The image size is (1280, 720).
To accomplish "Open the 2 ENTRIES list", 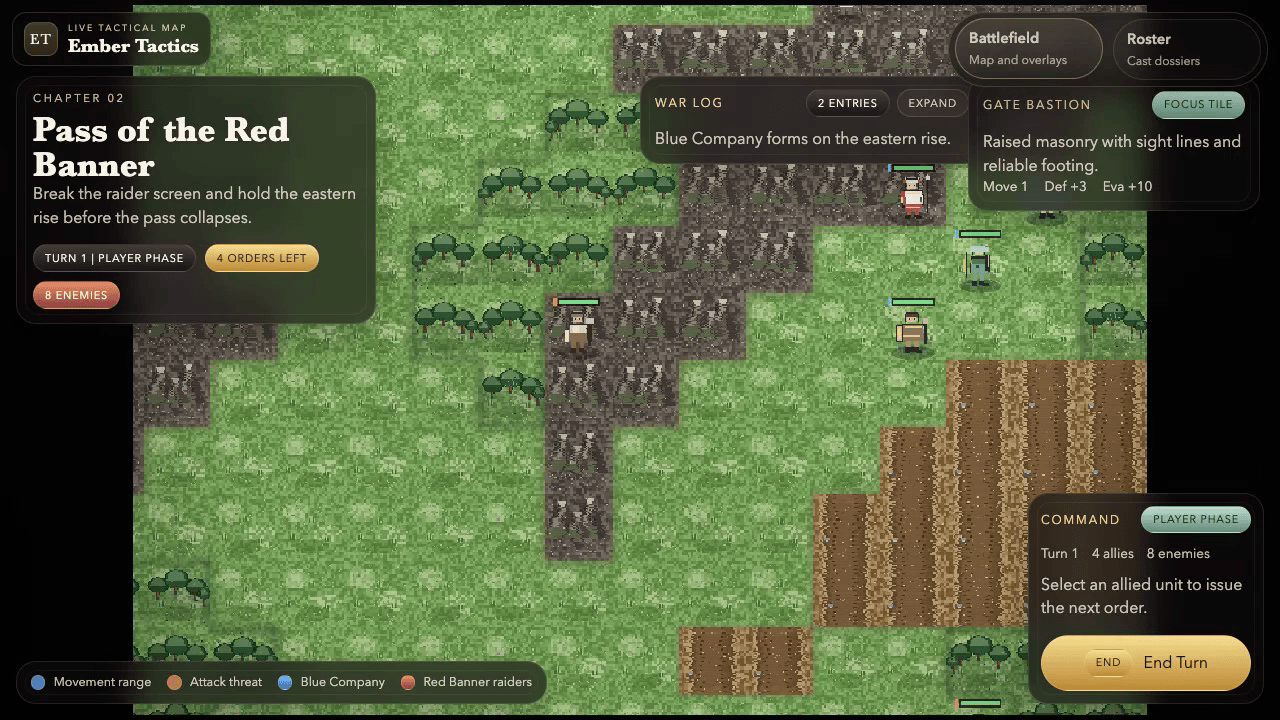I will coord(847,102).
